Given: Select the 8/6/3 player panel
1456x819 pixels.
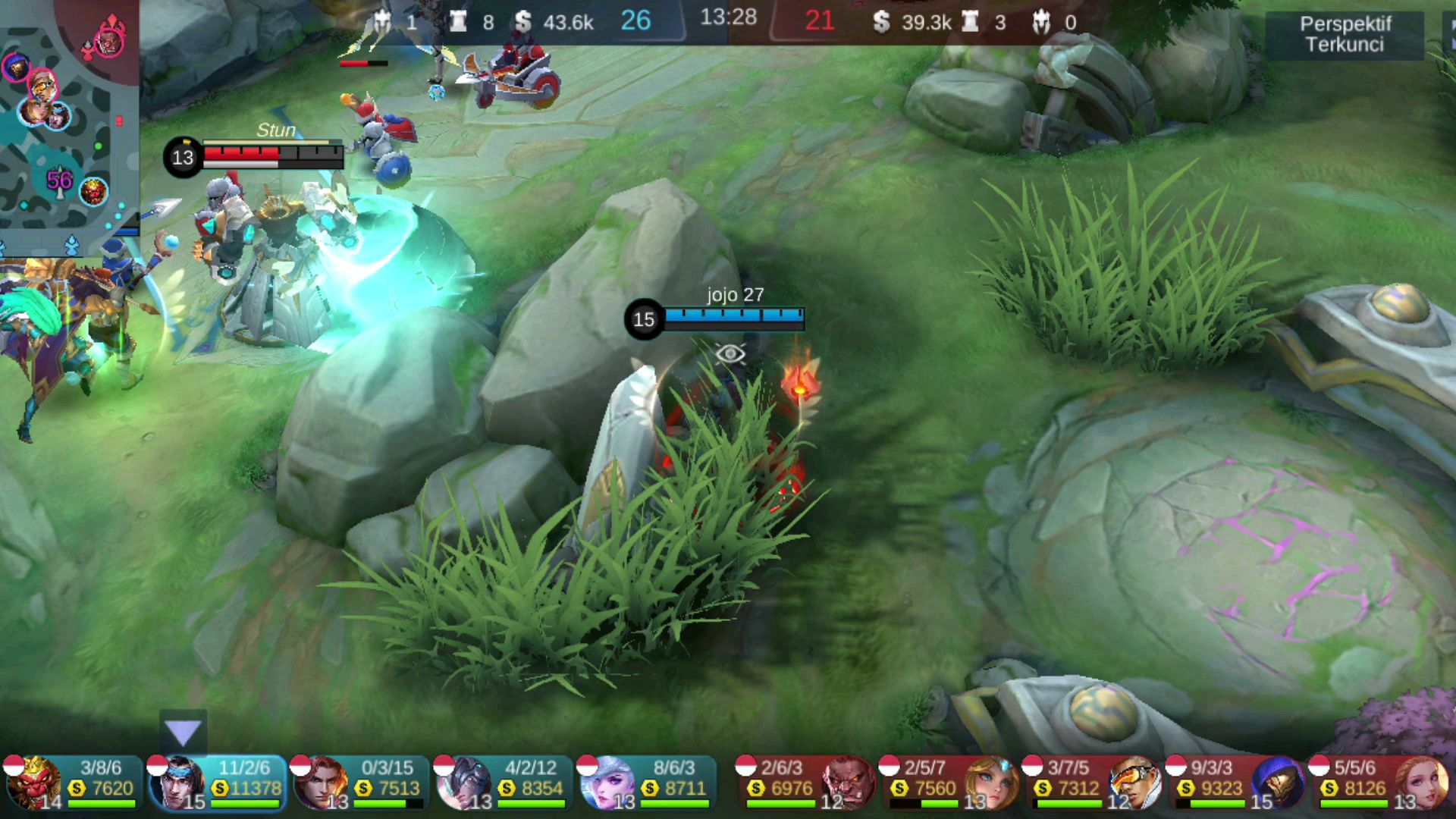Looking at the screenshot, I should [647, 783].
